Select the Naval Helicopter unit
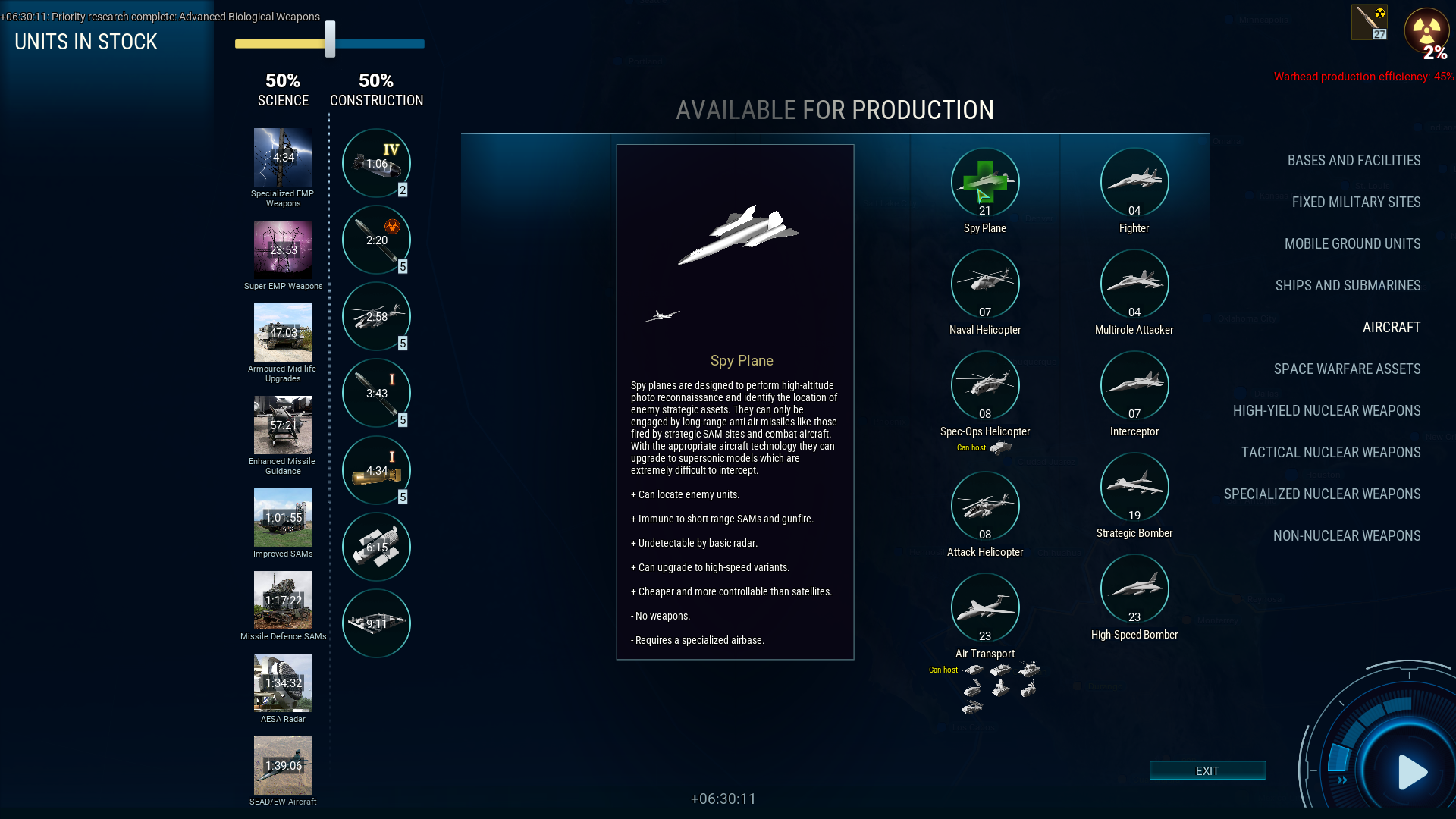Screen dimensions: 1456x819 click(x=984, y=284)
